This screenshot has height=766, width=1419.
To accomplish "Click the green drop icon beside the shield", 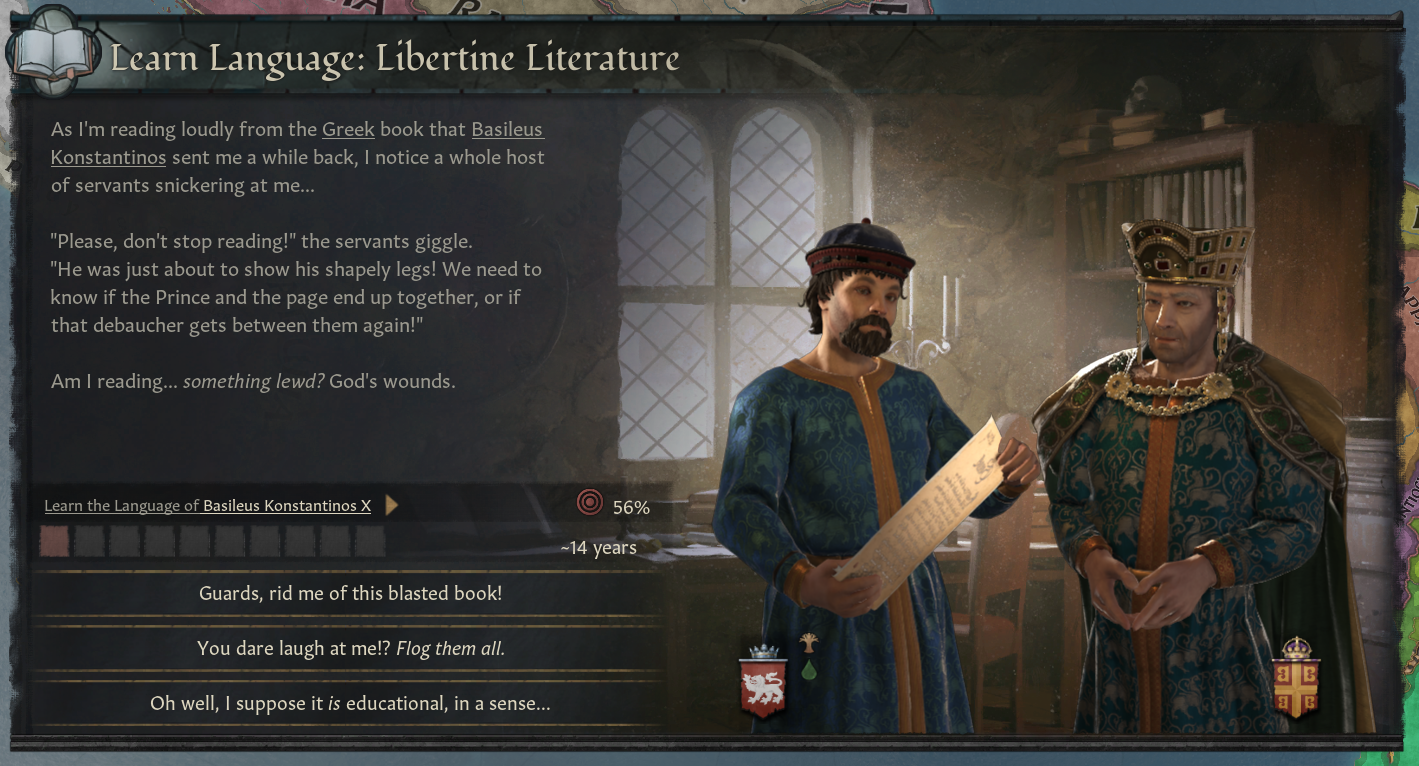I will click(x=809, y=670).
